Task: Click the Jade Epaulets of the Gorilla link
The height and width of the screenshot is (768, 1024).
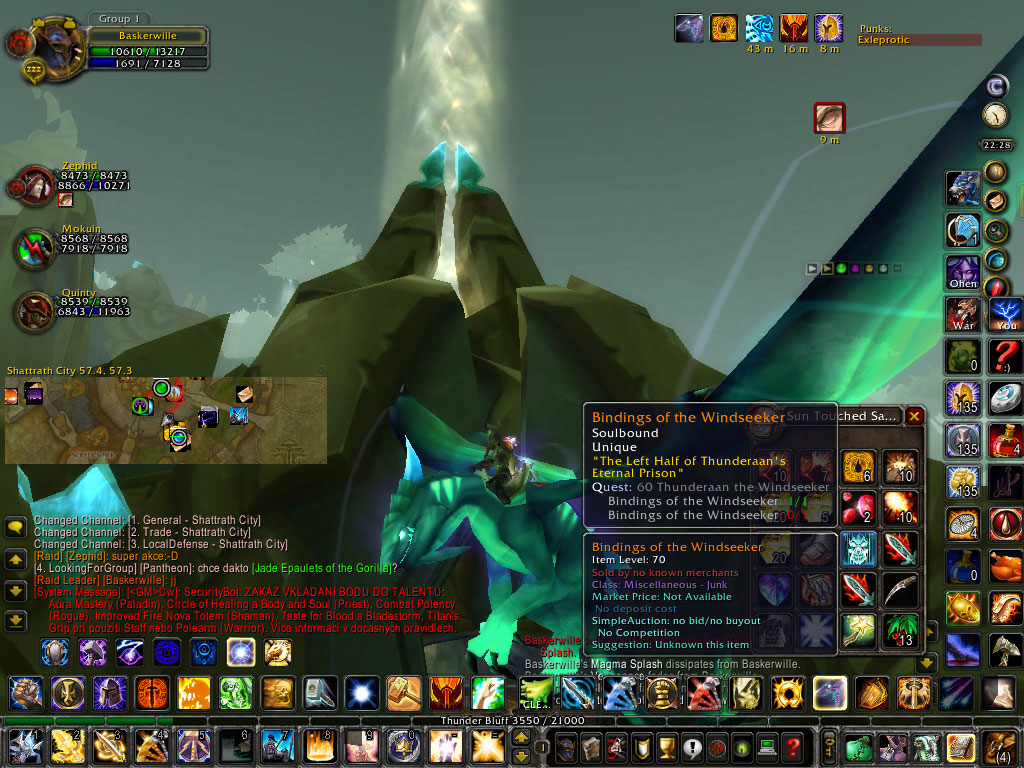Action: click(x=319, y=568)
